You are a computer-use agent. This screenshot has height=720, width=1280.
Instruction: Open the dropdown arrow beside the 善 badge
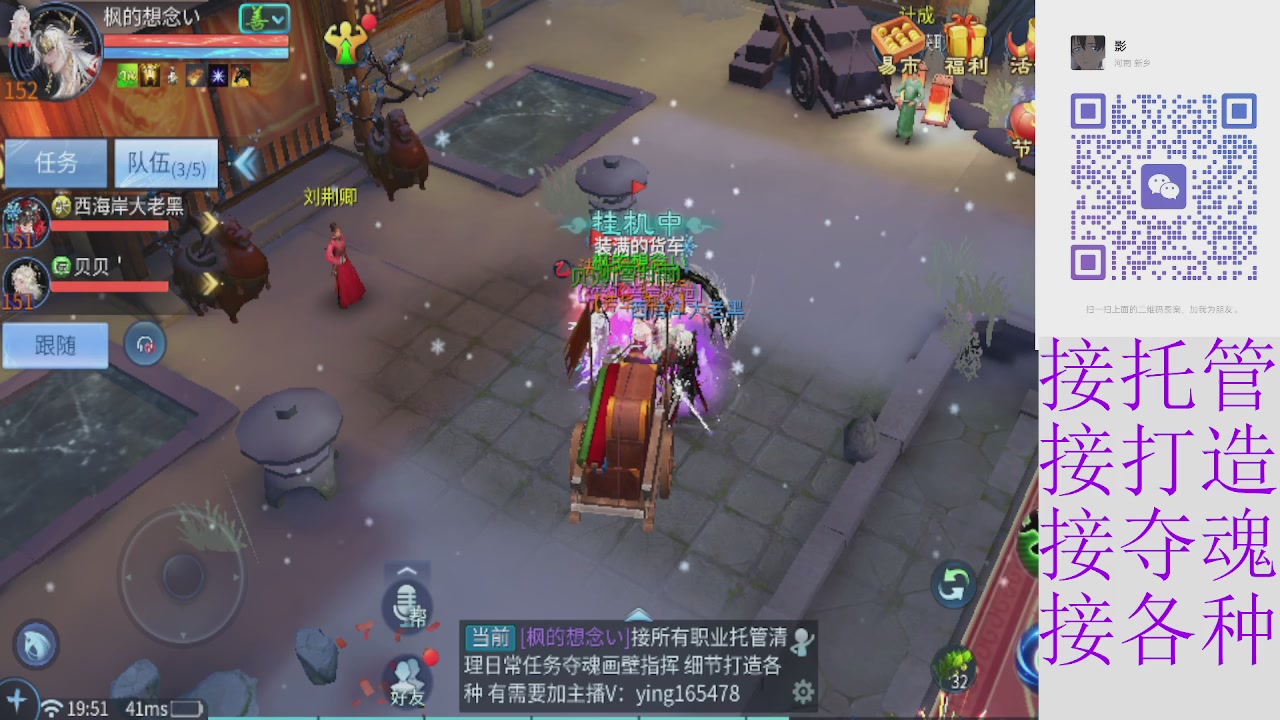point(277,19)
